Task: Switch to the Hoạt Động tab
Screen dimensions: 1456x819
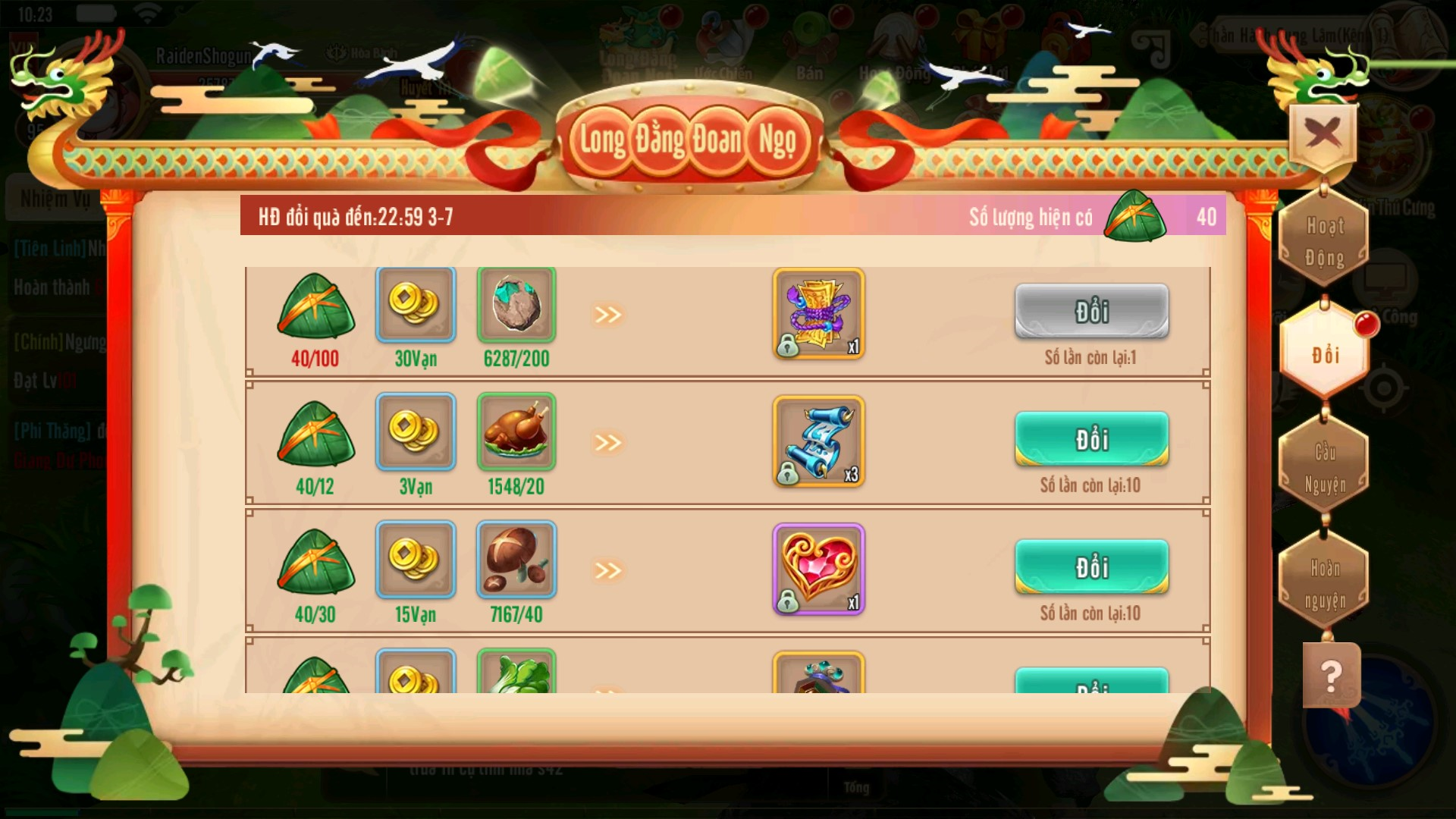Action: tap(1324, 242)
